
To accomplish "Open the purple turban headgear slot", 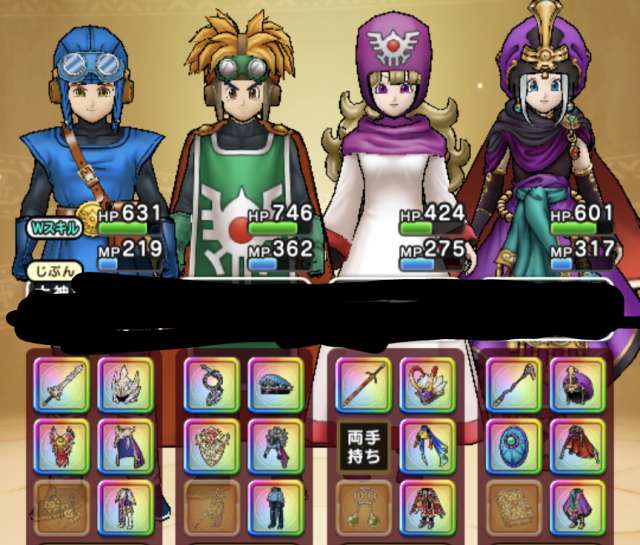I will [x=577, y=384].
